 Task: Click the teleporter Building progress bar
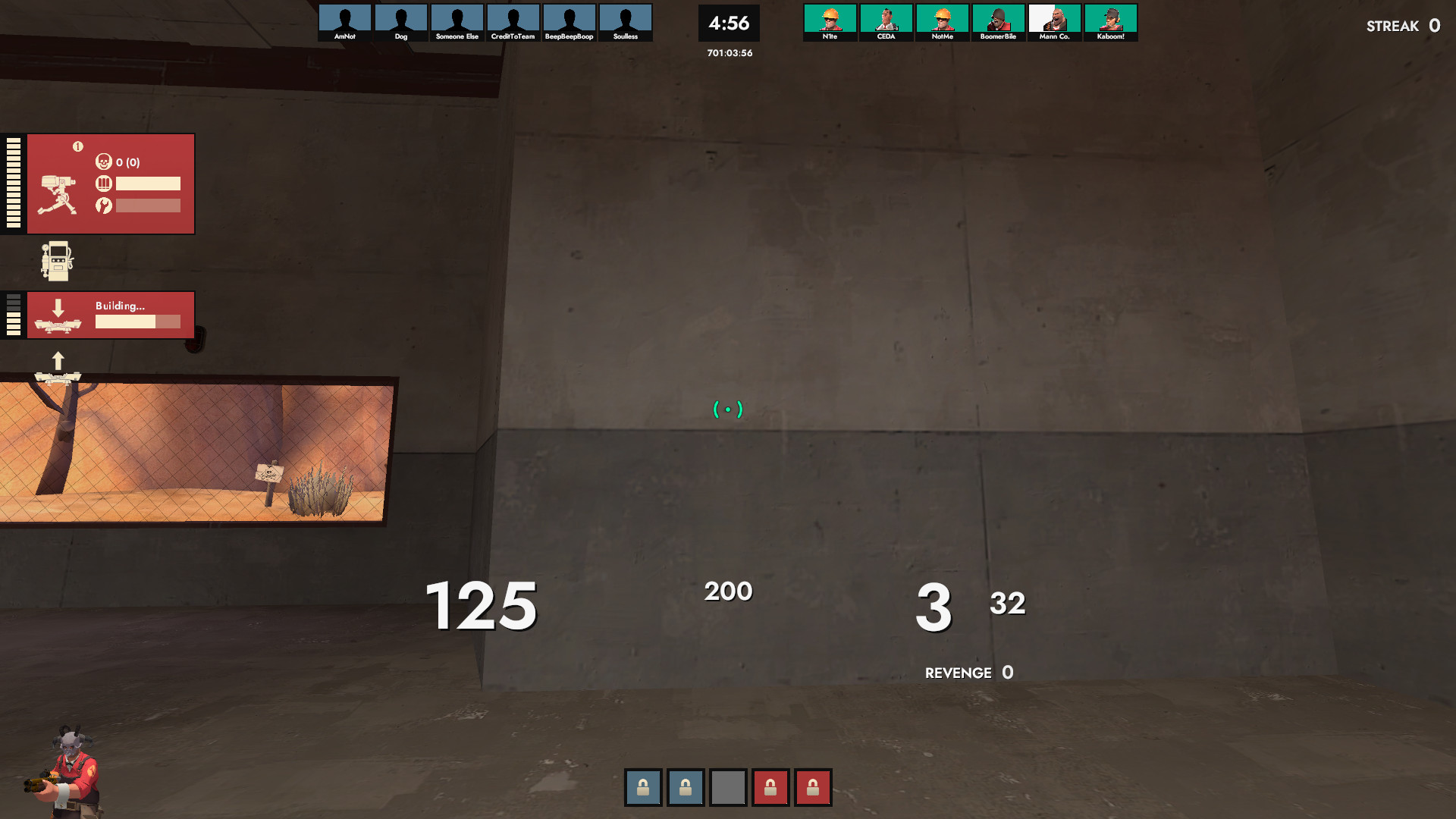(136, 322)
